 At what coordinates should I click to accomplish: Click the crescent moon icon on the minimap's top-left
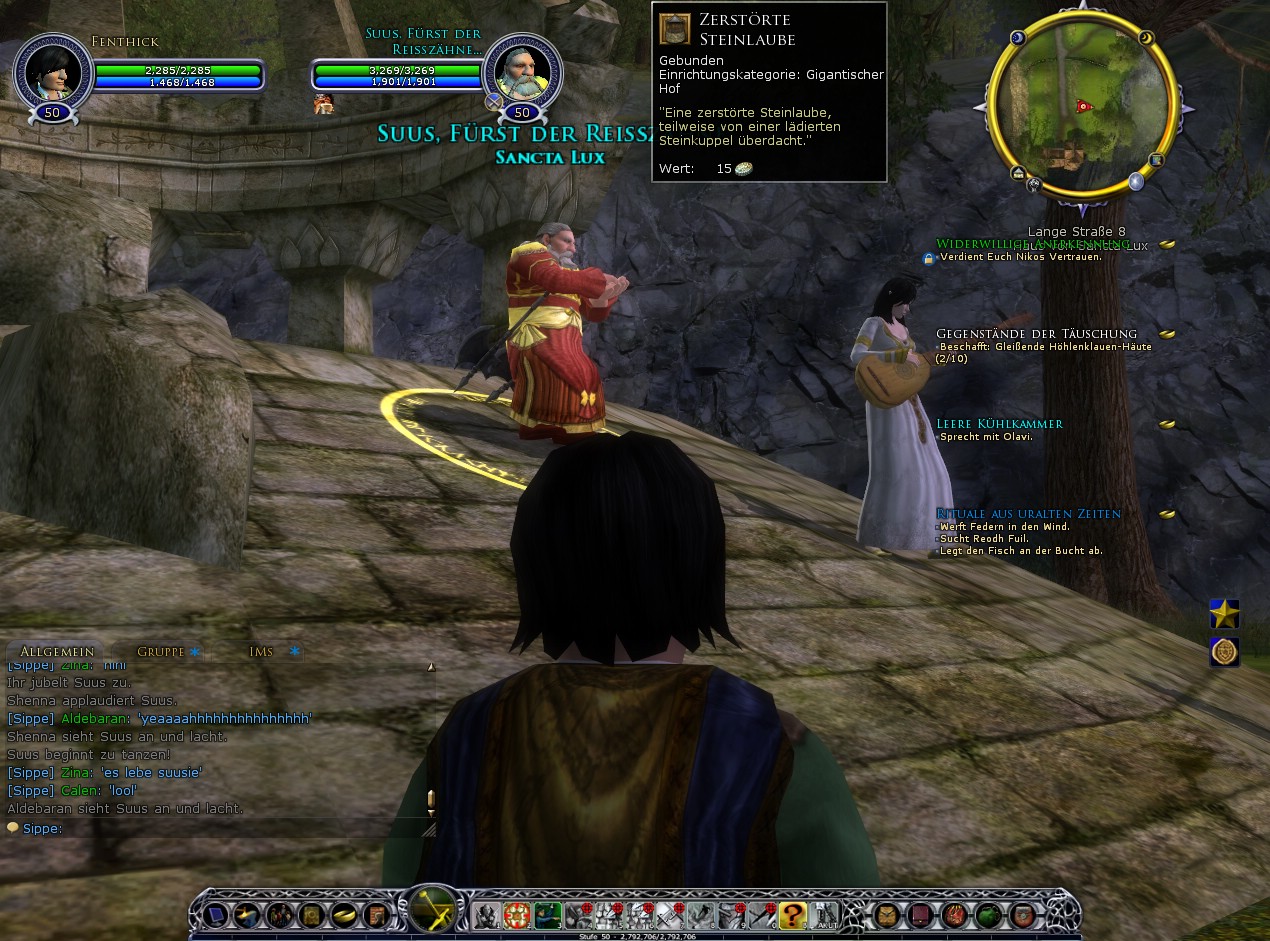point(1018,38)
